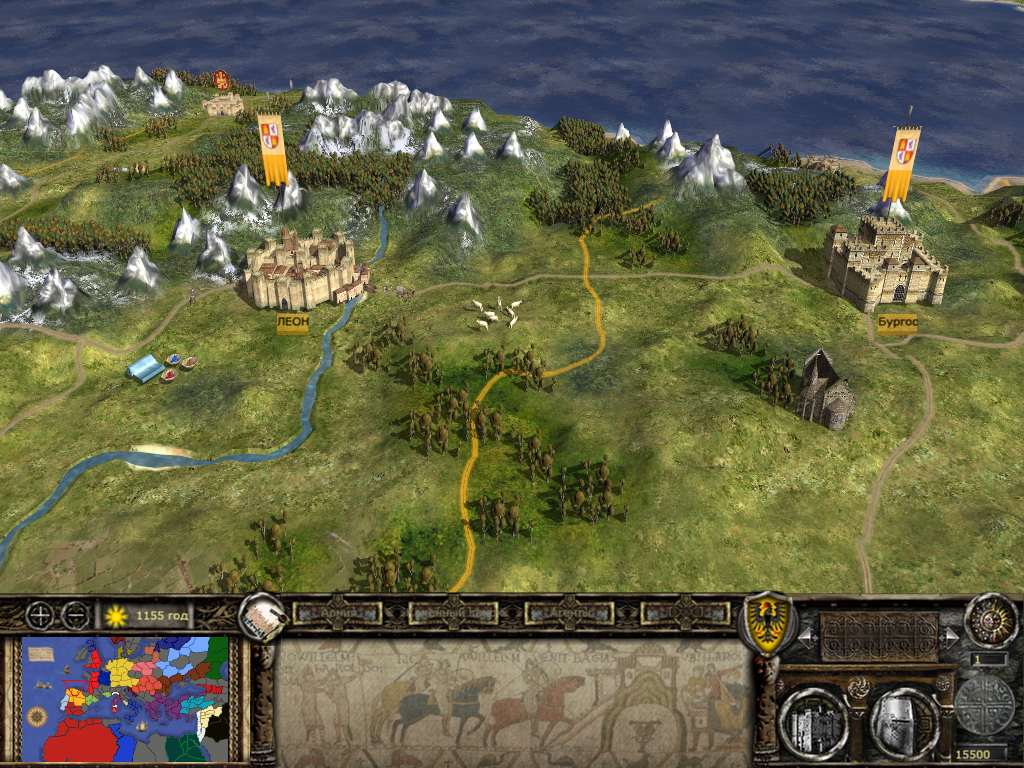Open the construction button with castle icon
Image resolution: width=1024 pixels, height=768 pixels.
[x=813, y=720]
